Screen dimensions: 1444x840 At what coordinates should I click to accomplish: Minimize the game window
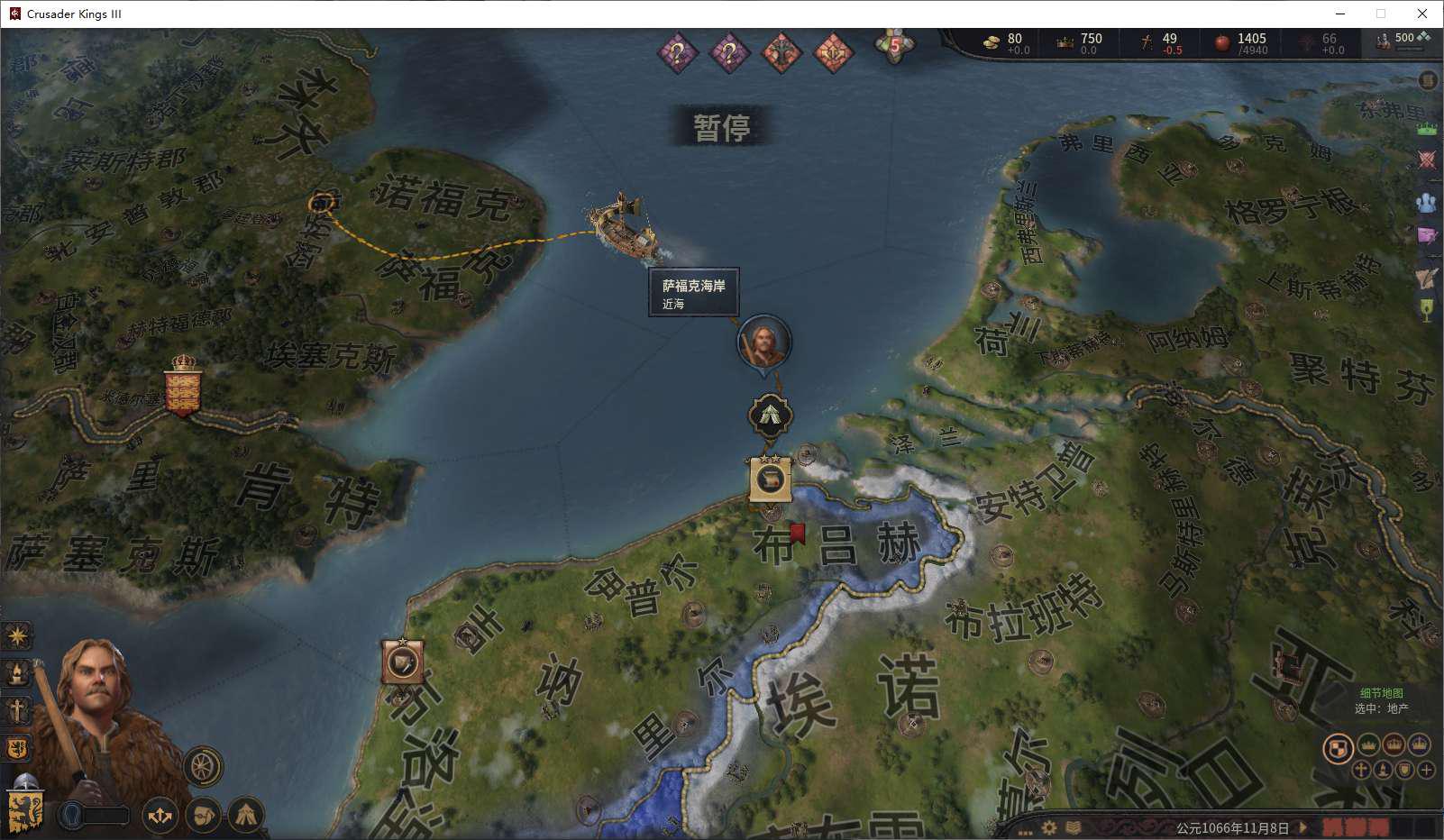(x=1339, y=14)
